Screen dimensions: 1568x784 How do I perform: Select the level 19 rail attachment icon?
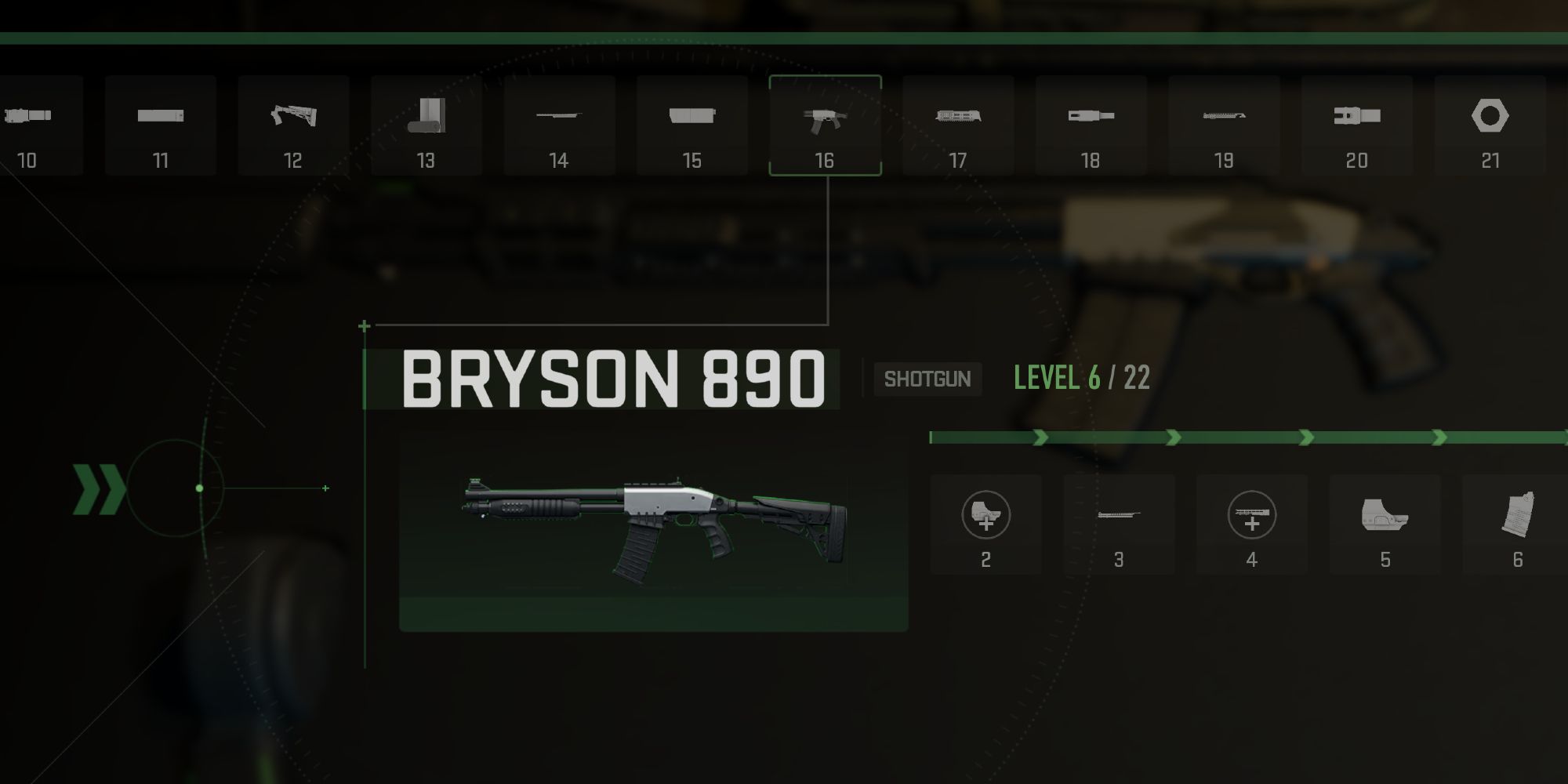click(1223, 118)
